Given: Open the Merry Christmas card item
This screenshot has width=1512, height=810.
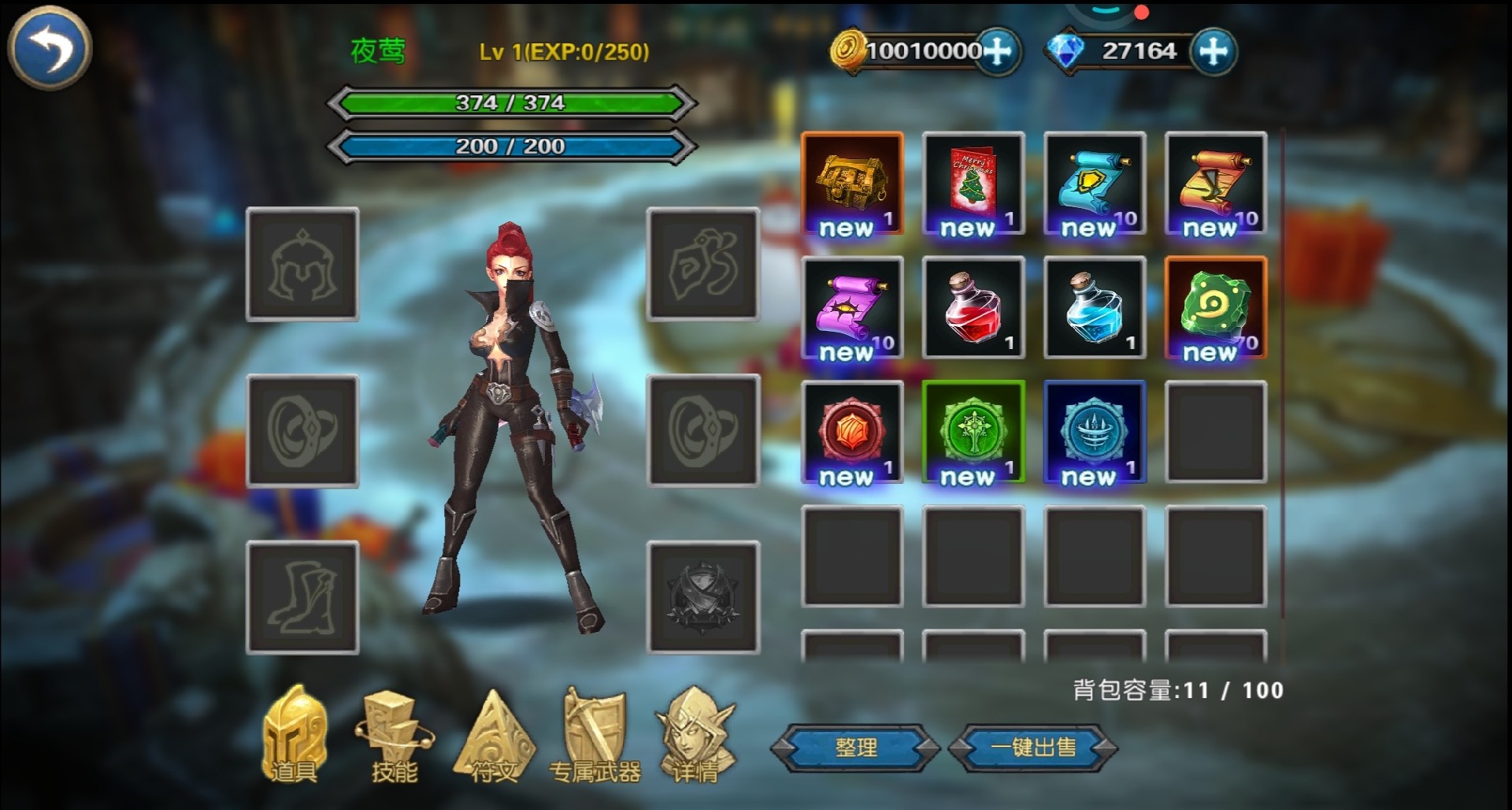Looking at the screenshot, I should 973,184.
